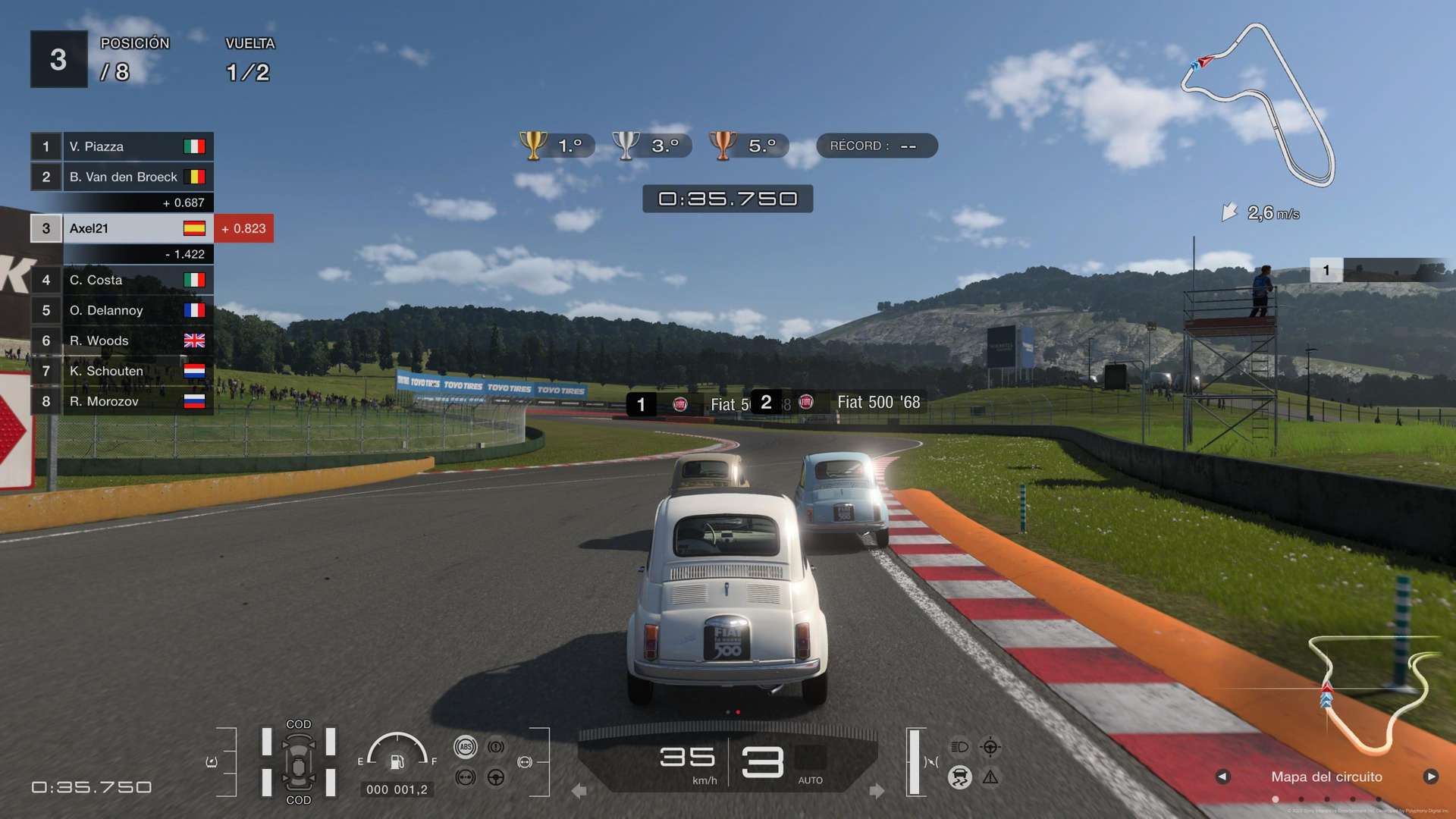Select V. Piazza in the standings list
Image resolution: width=1456 pixels, height=819 pixels.
[121, 146]
